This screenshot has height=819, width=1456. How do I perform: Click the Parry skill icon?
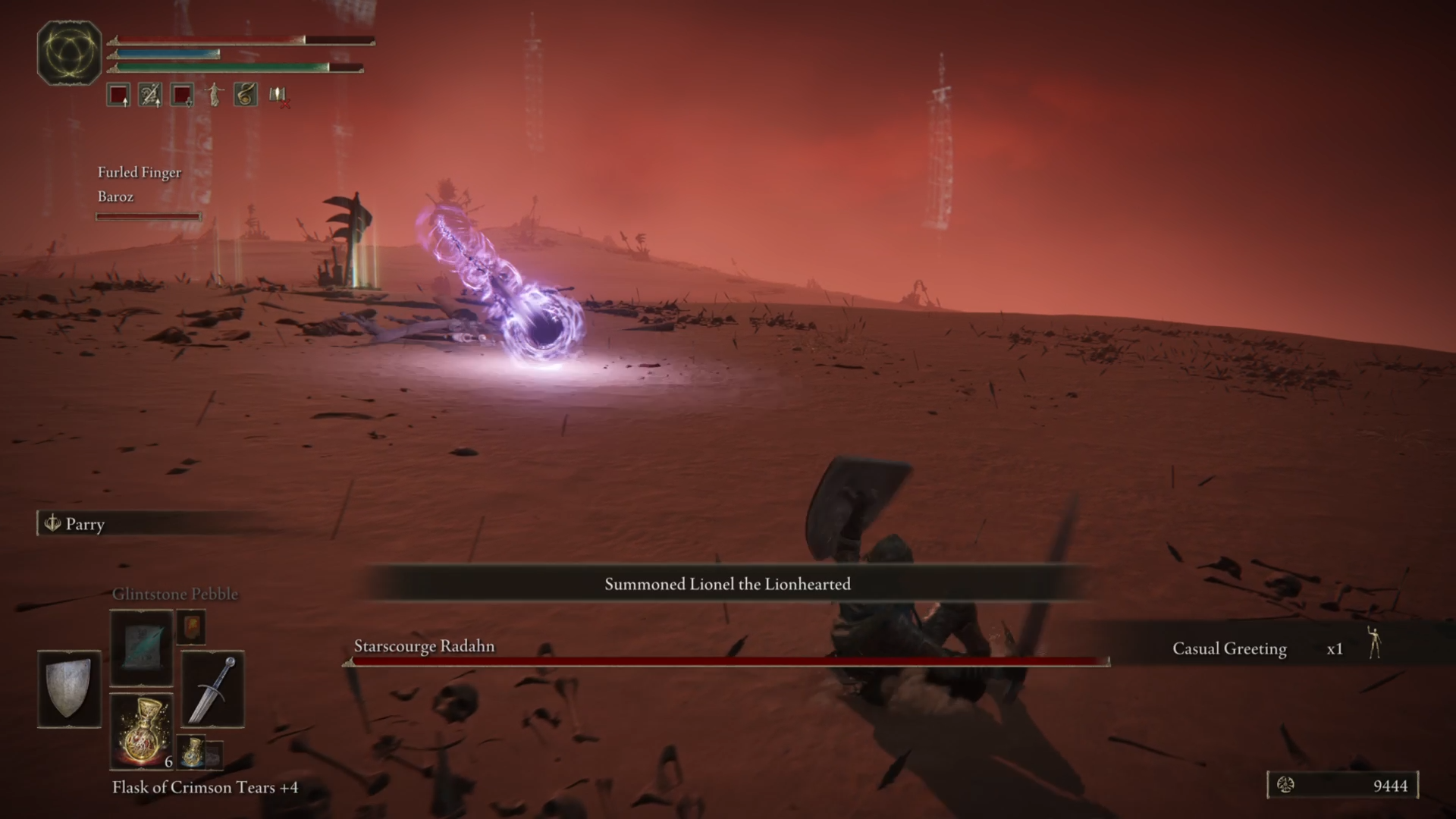coord(52,524)
